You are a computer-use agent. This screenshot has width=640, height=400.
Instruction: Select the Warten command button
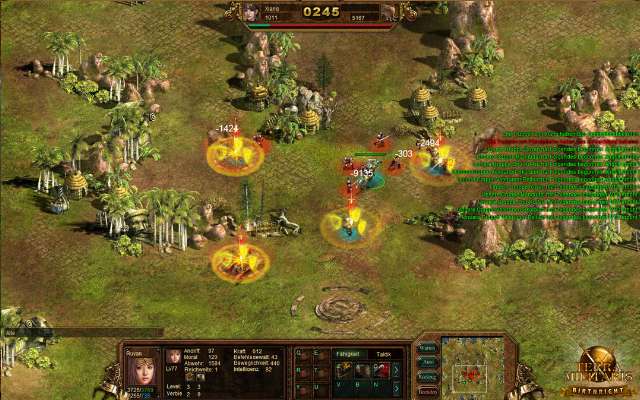[426, 348]
